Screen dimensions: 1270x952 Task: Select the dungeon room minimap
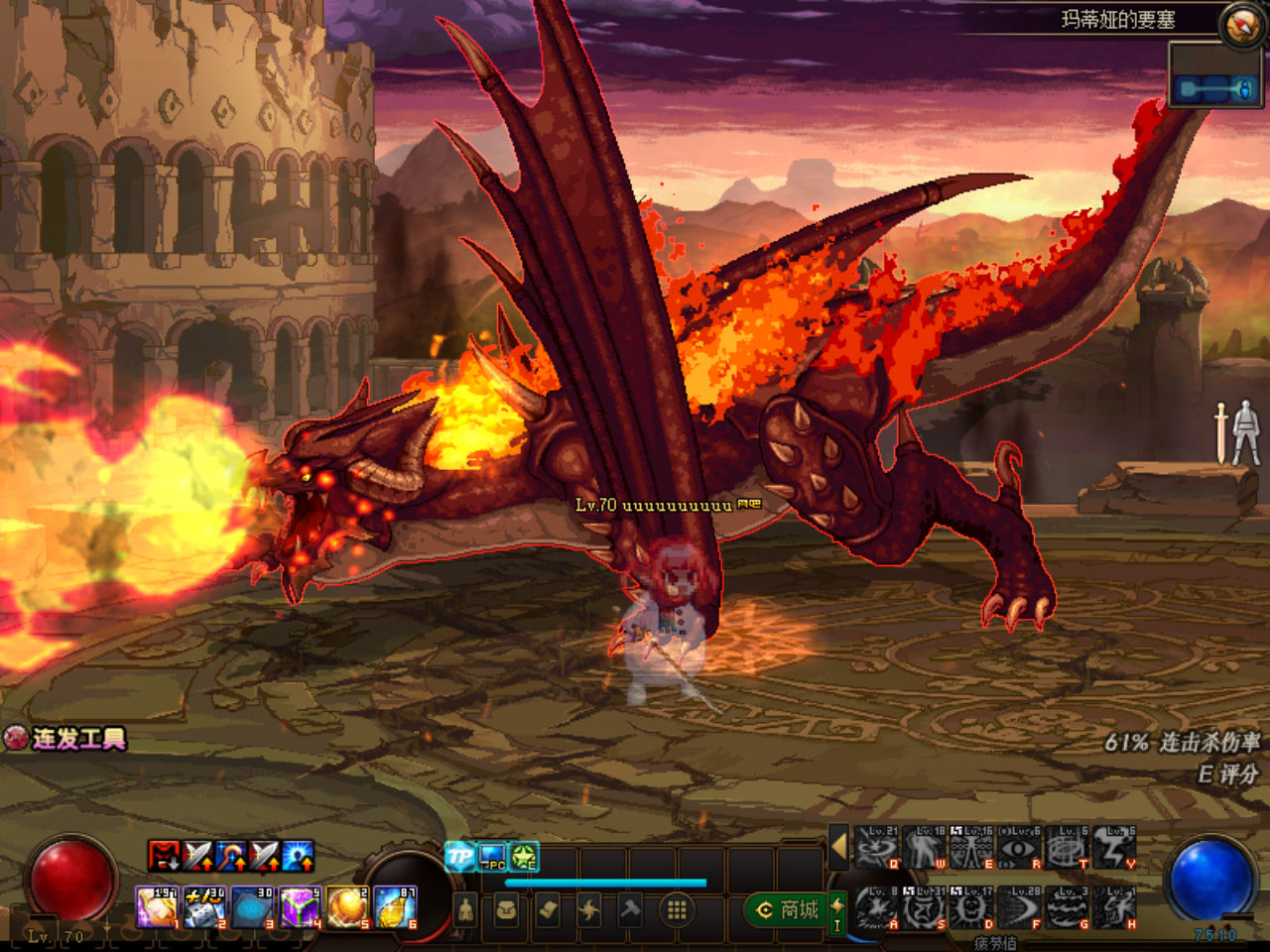pos(1214,89)
